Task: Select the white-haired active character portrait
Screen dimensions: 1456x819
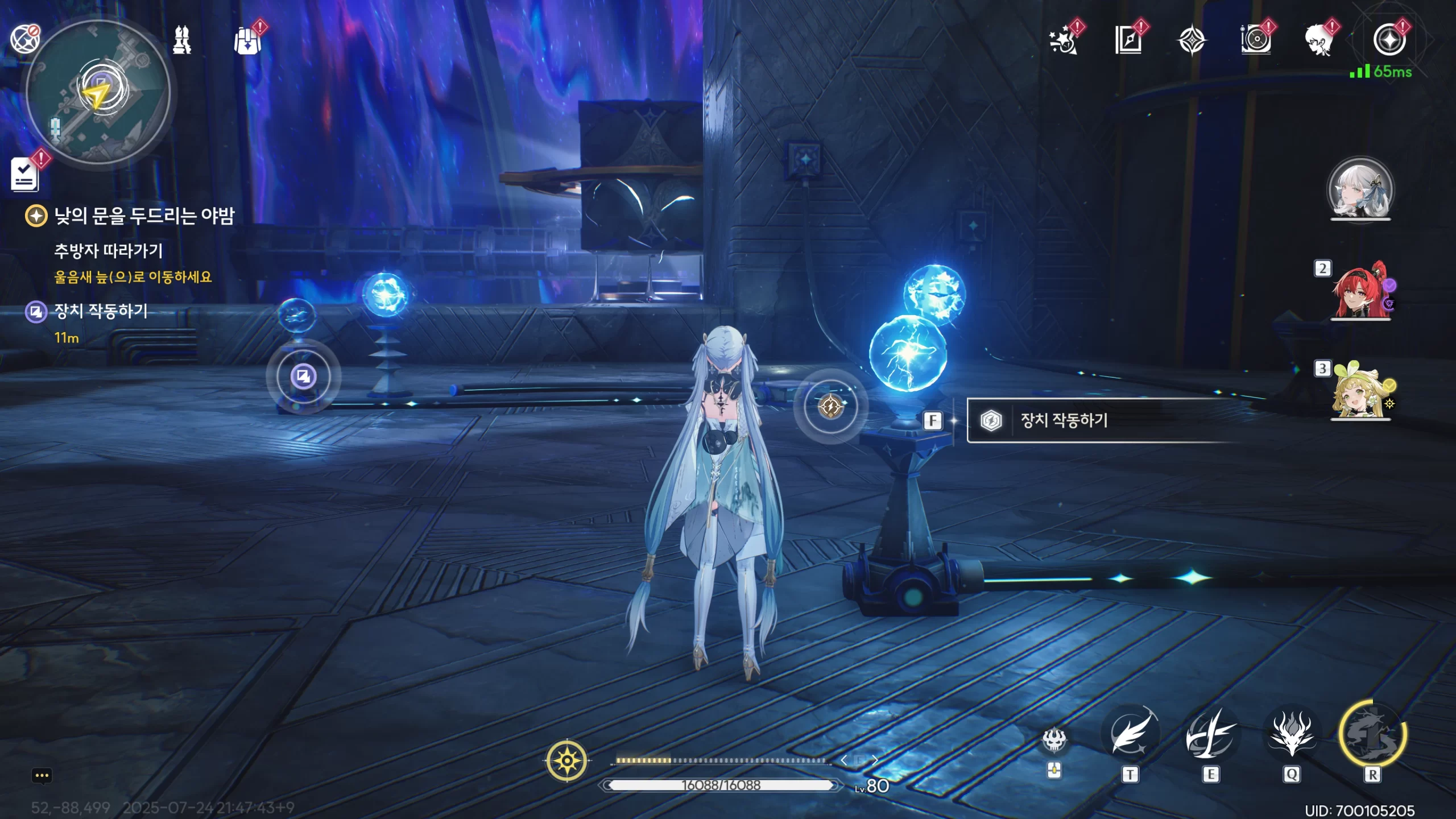Action: point(1360,189)
